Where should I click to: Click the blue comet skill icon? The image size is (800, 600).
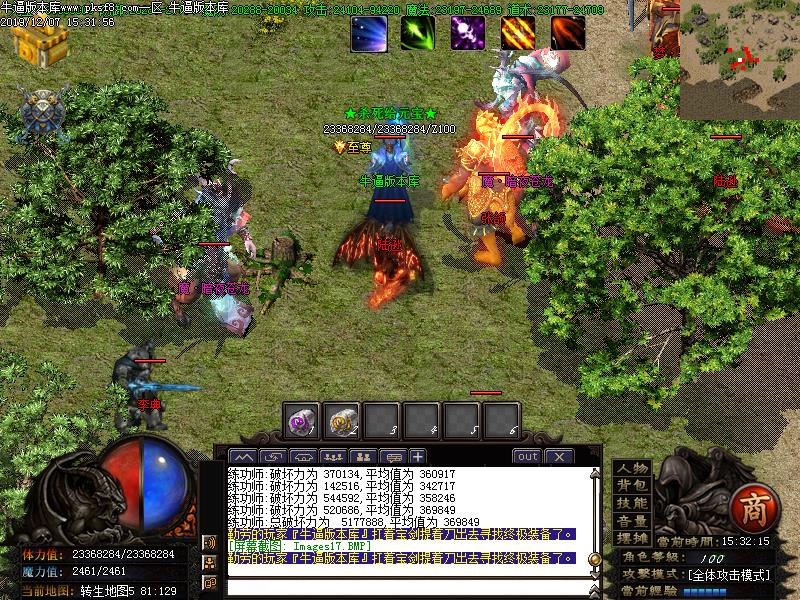coord(369,33)
